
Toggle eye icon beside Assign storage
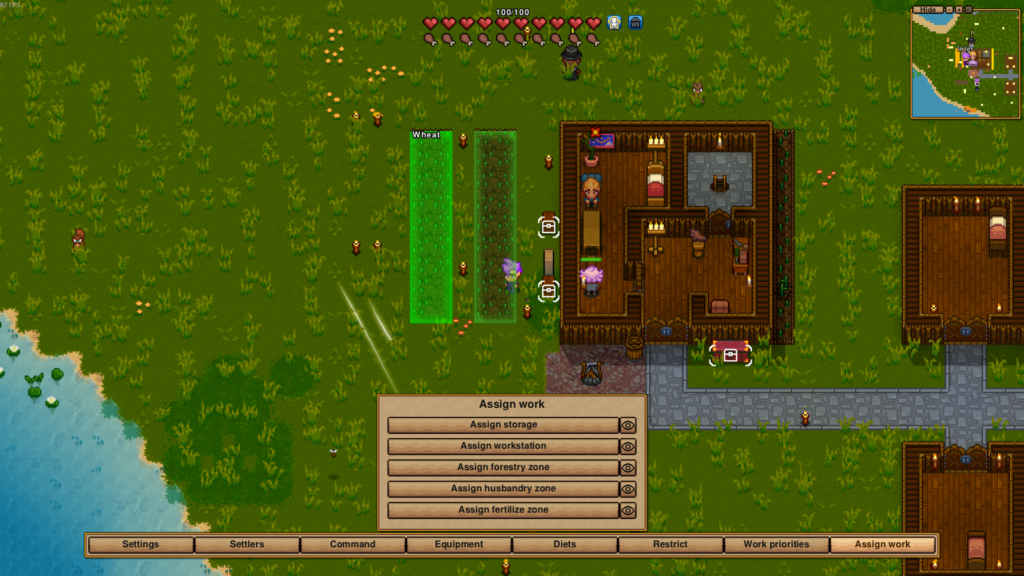click(x=628, y=425)
